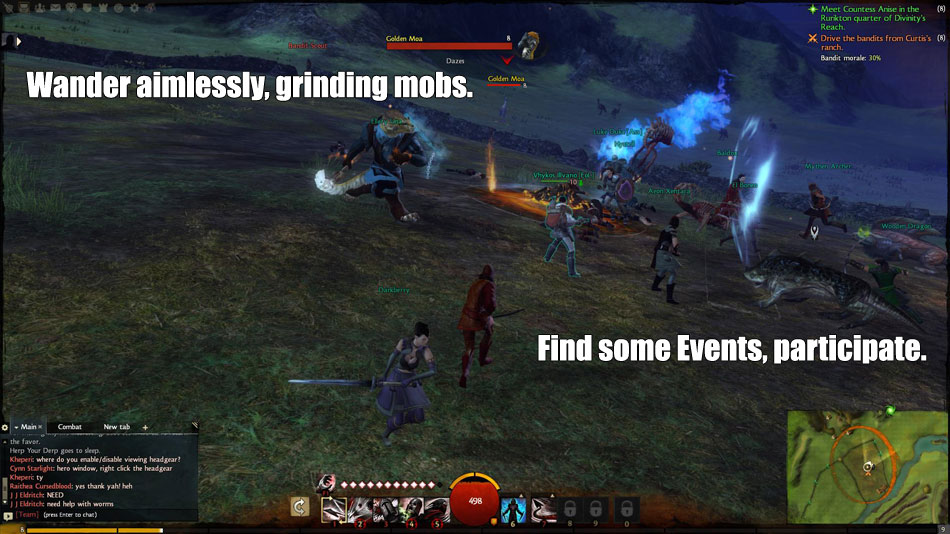The width and height of the screenshot is (950, 534).
Task: Activate weapon skill 1 dagger attack
Action: click(334, 508)
